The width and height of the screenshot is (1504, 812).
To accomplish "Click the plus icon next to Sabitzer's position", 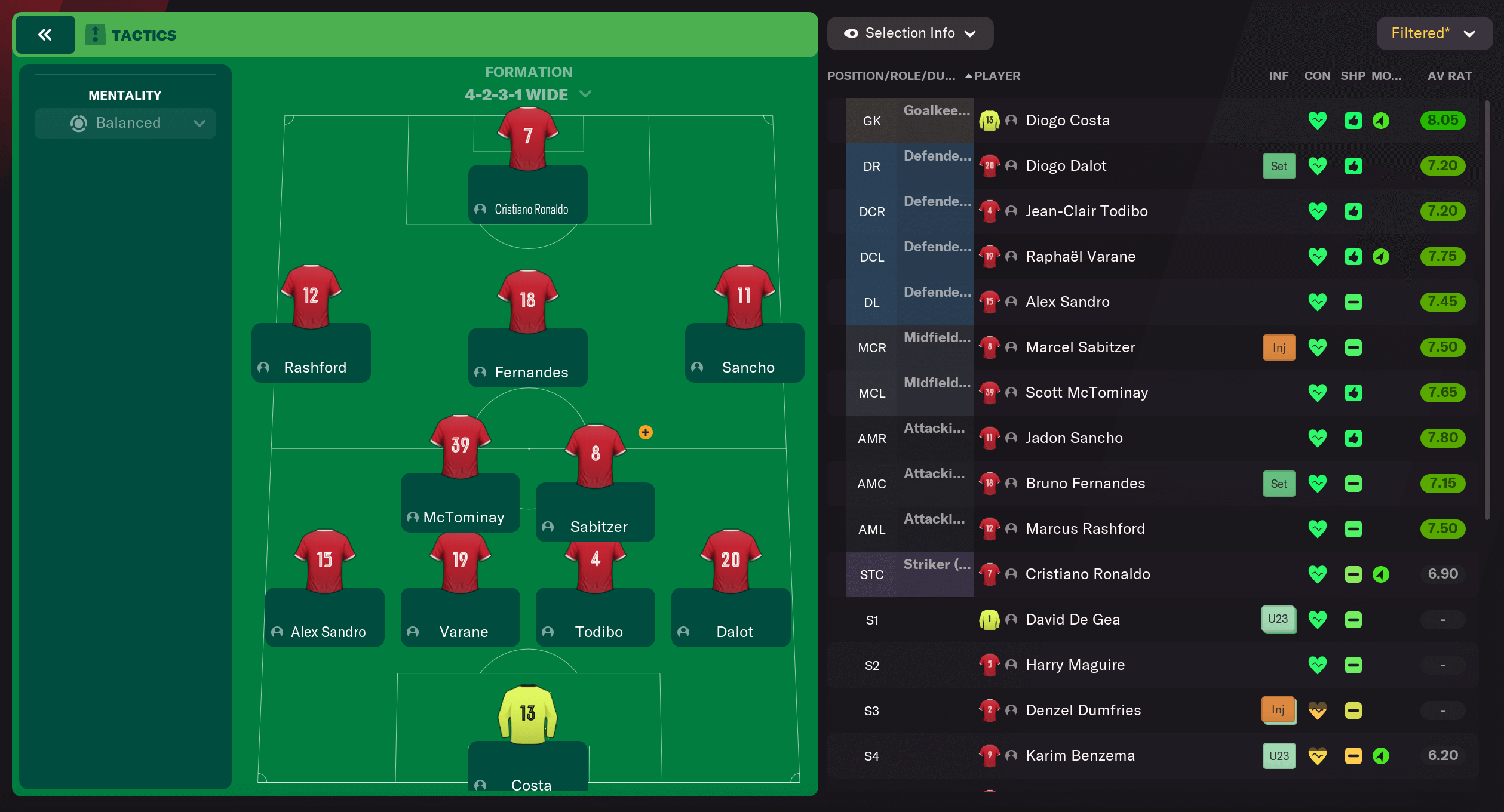I will (645, 432).
